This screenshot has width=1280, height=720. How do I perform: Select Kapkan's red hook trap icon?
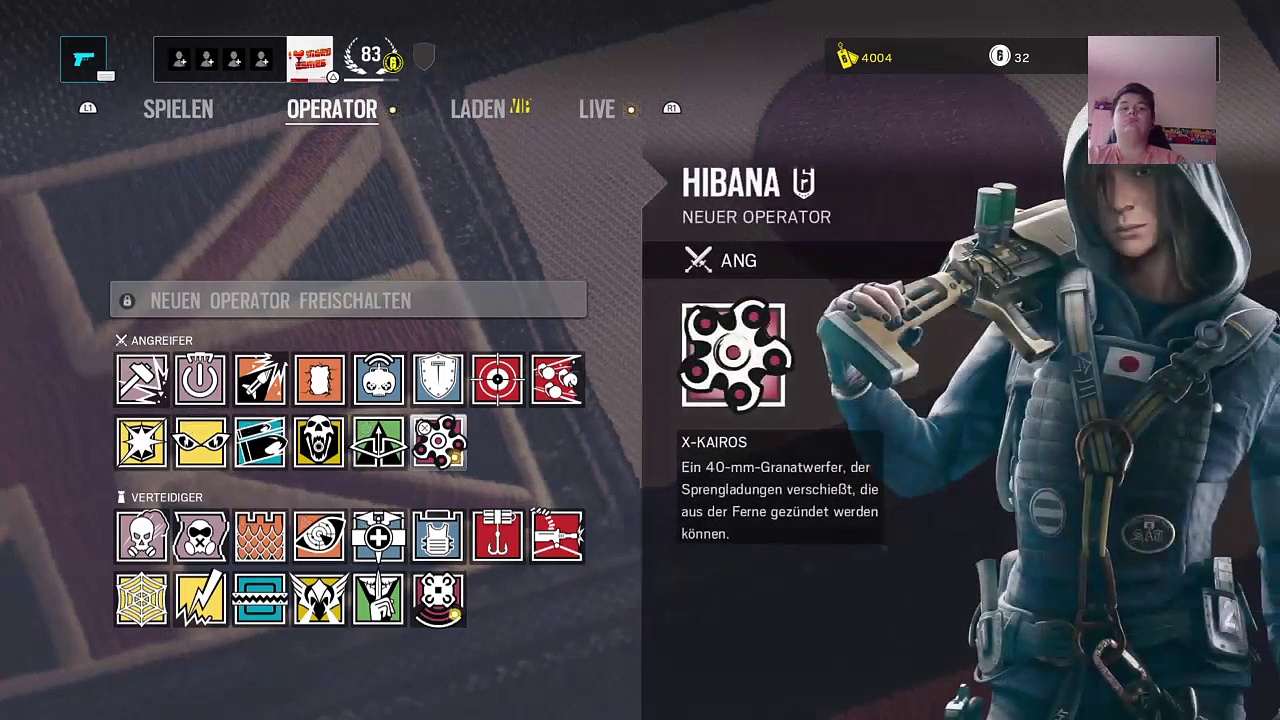coord(497,537)
